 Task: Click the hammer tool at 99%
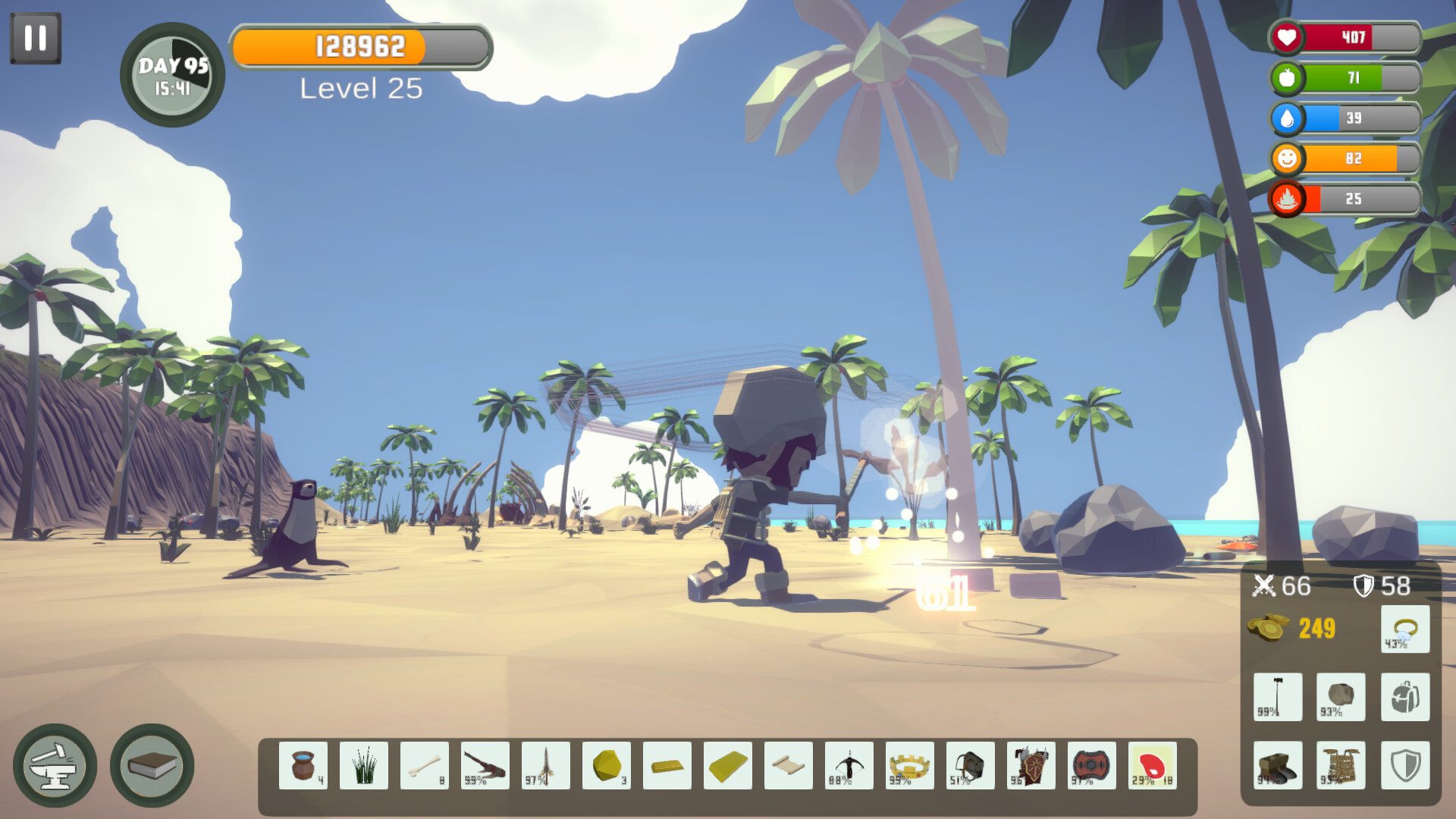point(1278,696)
